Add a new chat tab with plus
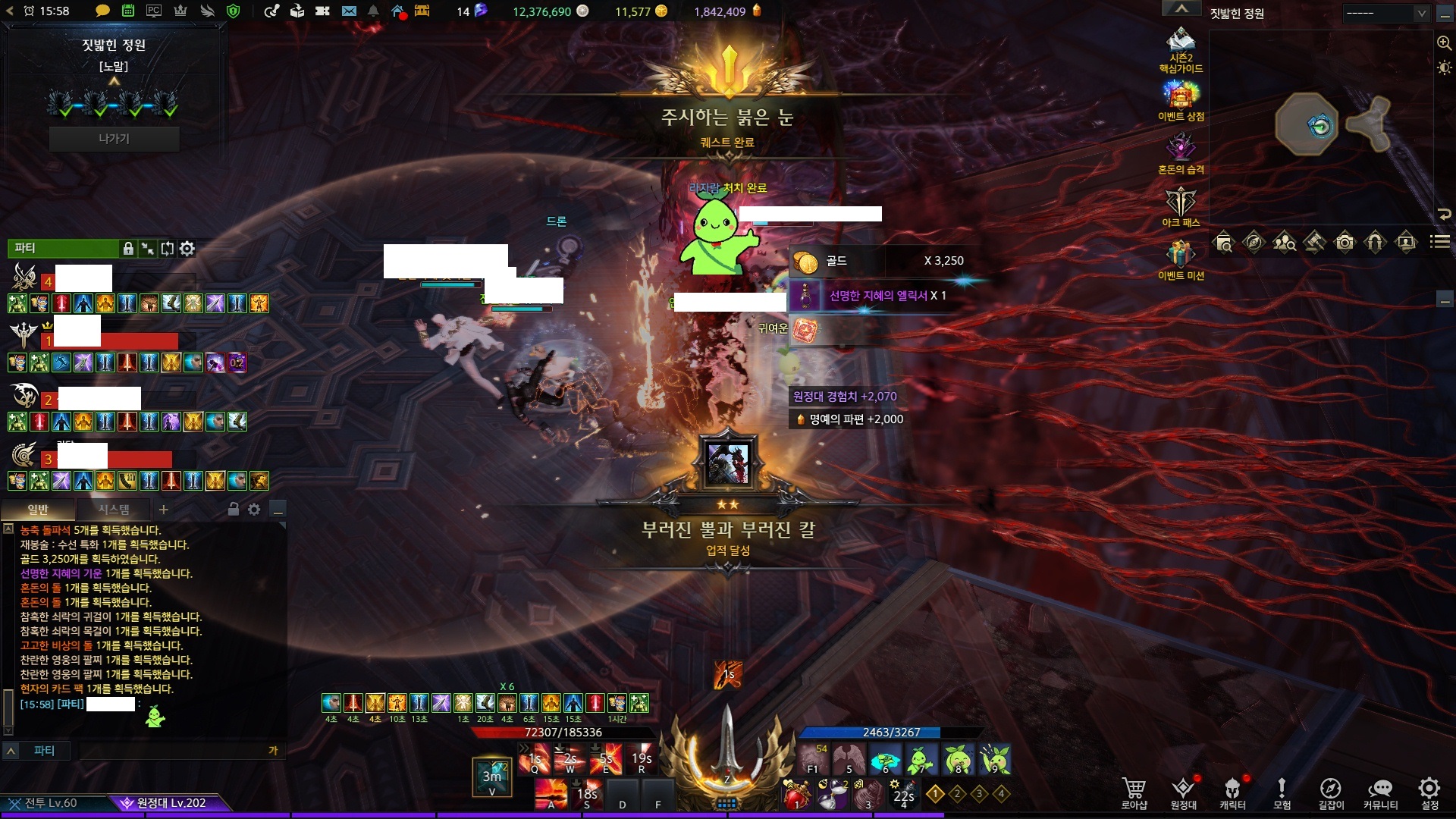The width and height of the screenshot is (1456, 819). 164,510
